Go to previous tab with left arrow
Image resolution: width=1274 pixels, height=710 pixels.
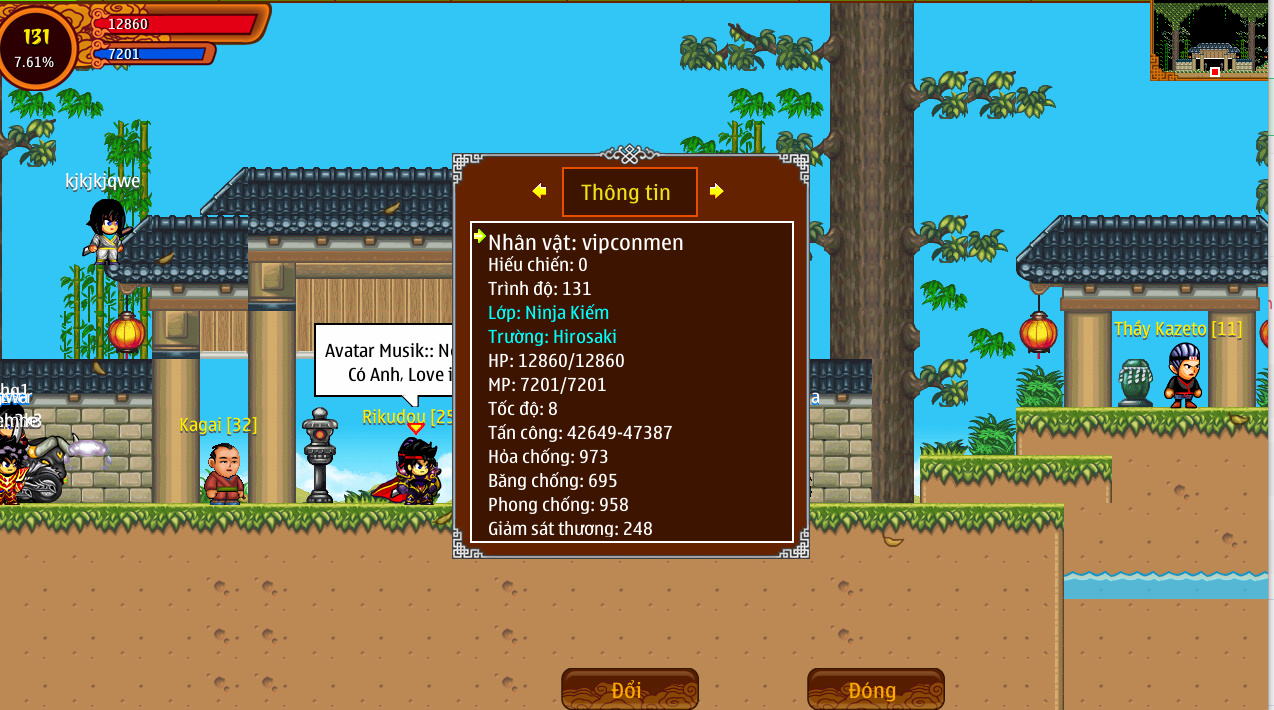point(540,191)
